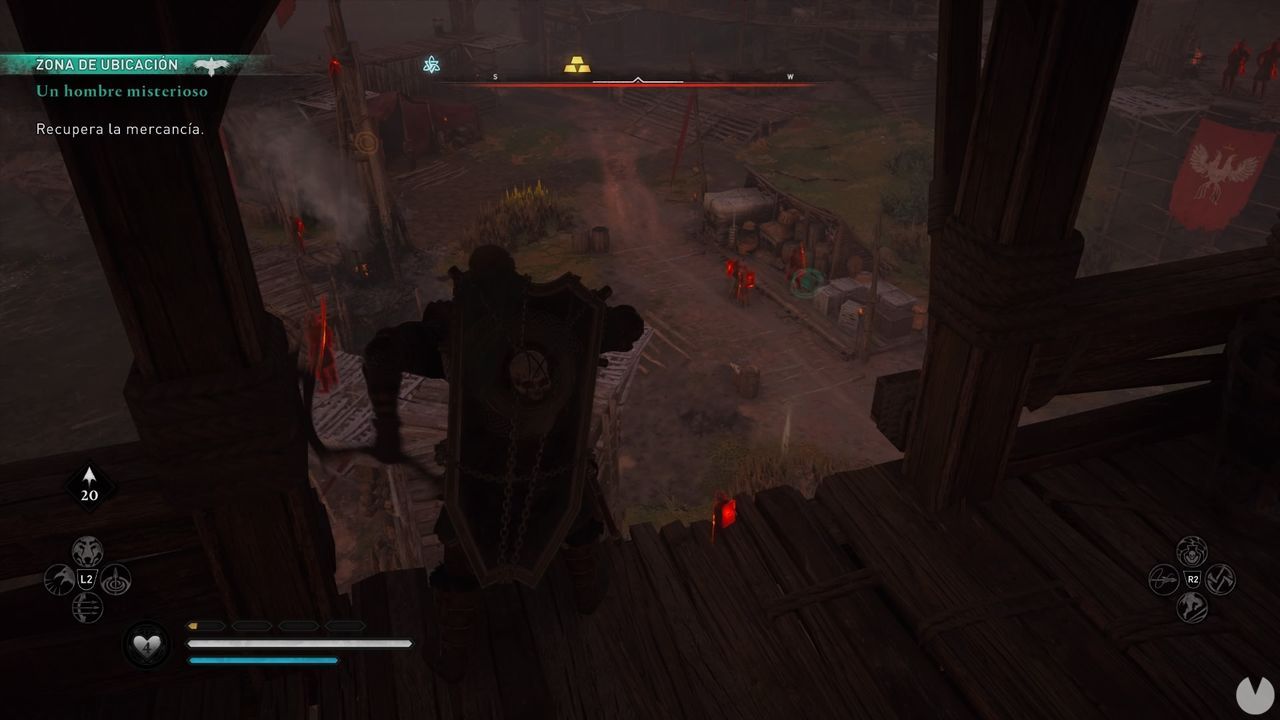This screenshot has width=1280, height=720.
Task: Select the raven ability icon left of L2
Action: click(x=60, y=578)
